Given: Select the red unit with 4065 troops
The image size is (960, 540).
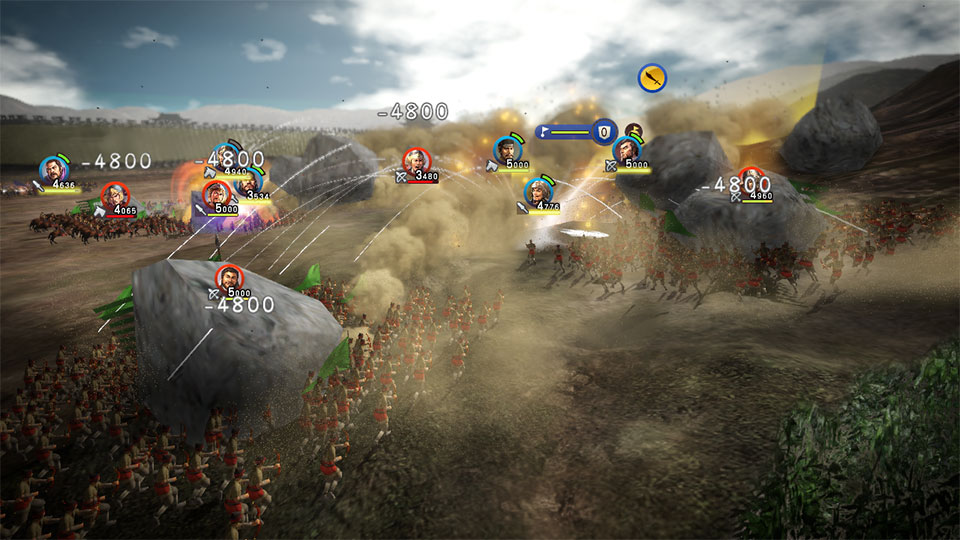Looking at the screenshot, I should (115, 195).
